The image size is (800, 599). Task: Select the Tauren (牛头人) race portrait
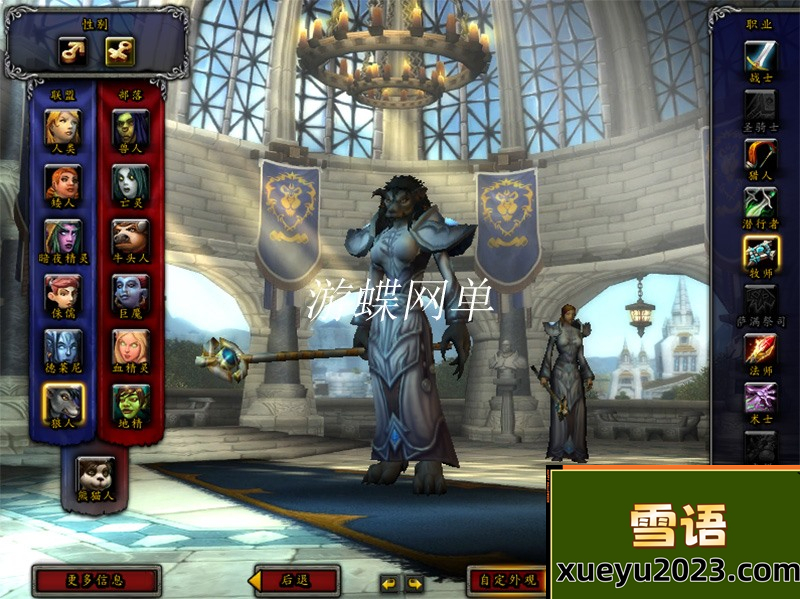click(130, 237)
